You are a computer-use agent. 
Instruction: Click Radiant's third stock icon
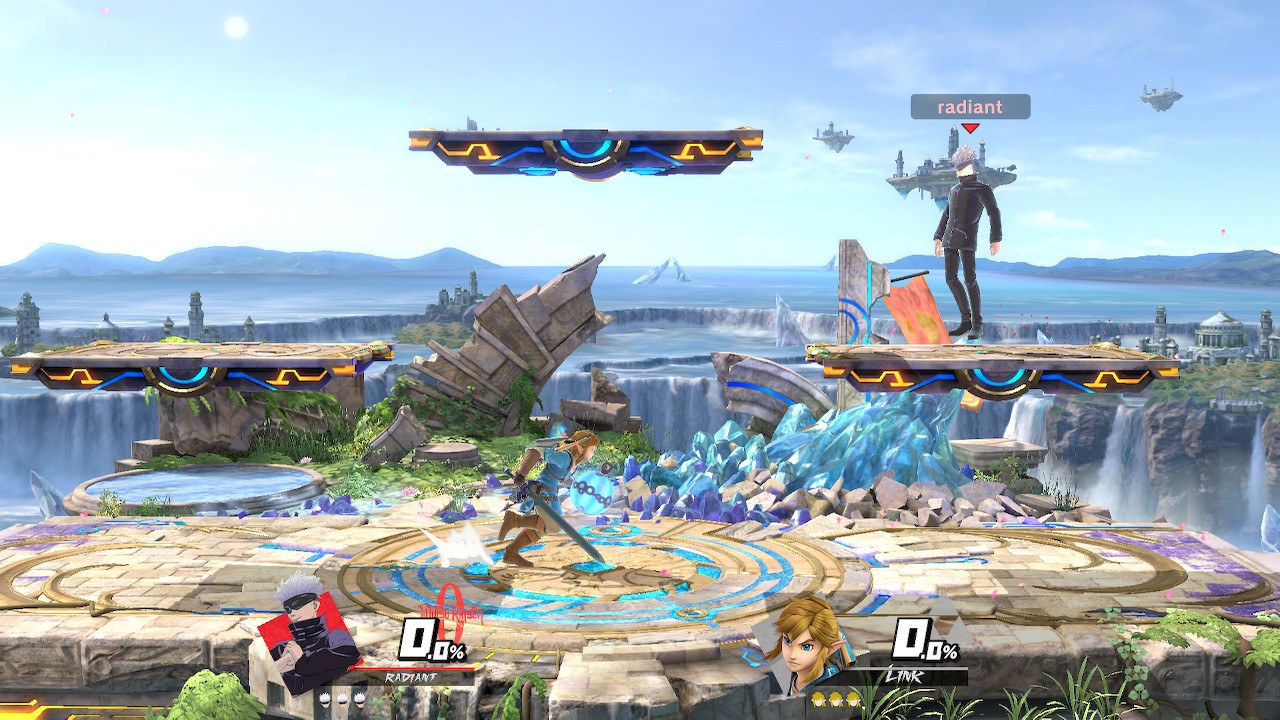(359, 700)
